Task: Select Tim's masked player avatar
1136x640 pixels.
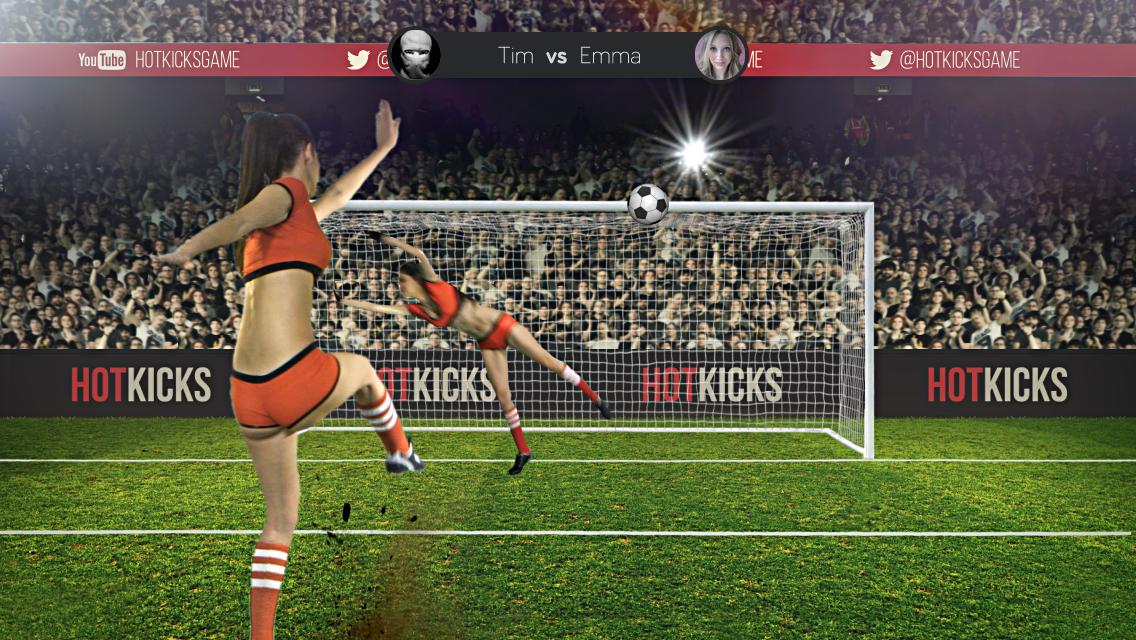Action: pyautogui.click(x=414, y=54)
